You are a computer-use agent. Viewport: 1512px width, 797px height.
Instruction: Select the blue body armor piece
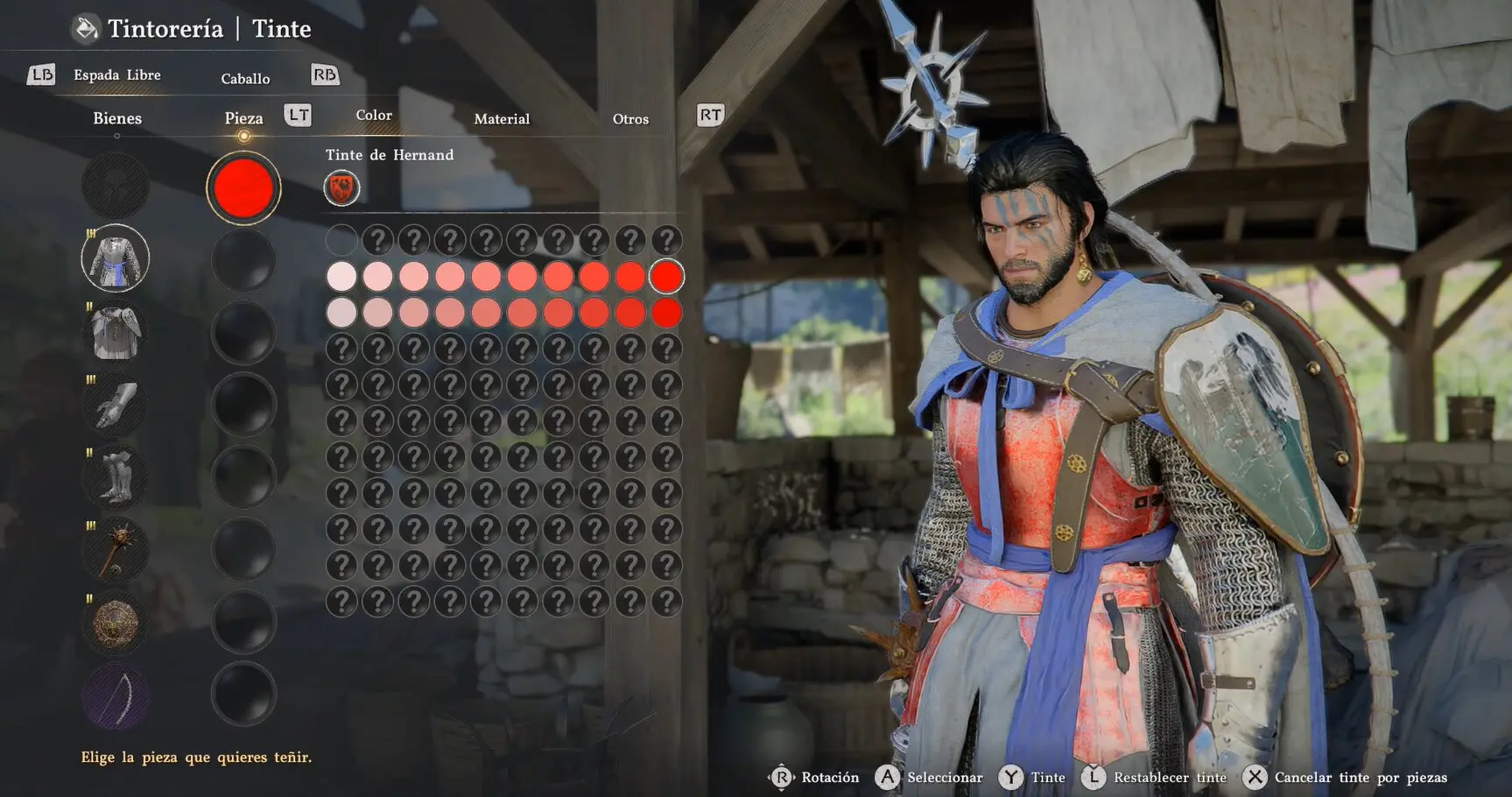[x=116, y=259]
